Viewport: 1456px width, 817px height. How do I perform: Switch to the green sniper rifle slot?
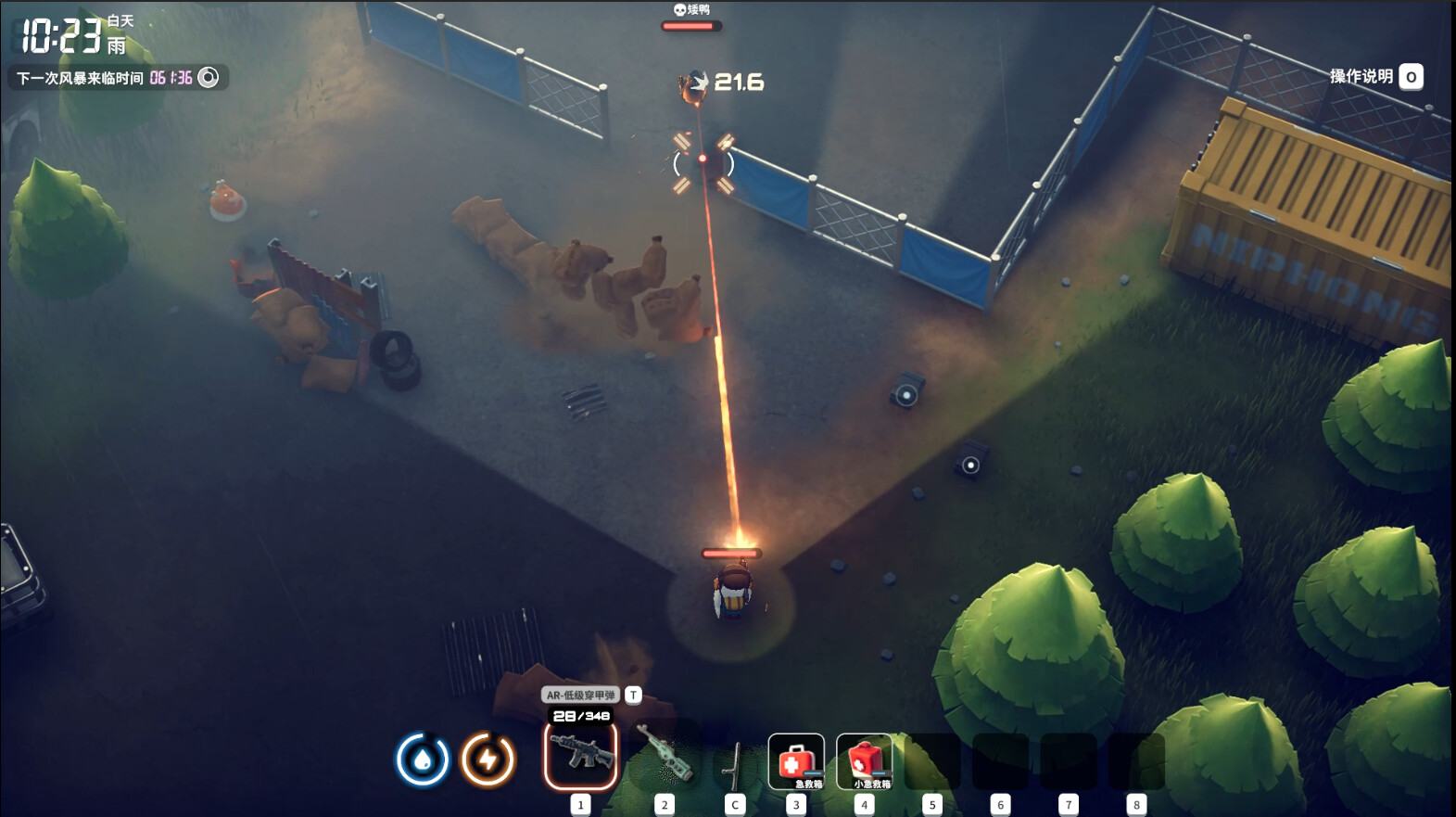(x=665, y=756)
